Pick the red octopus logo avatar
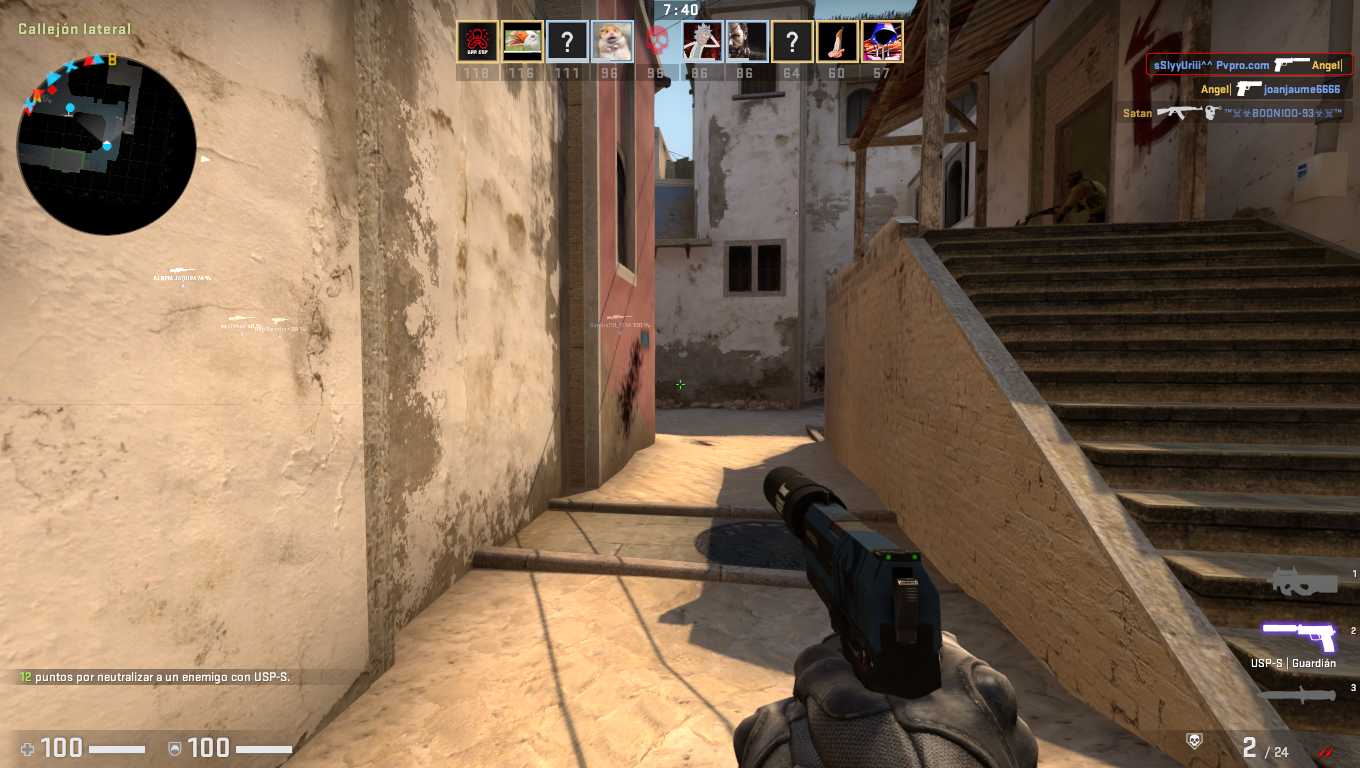Image resolution: width=1360 pixels, height=768 pixels. [x=477, y=42]
